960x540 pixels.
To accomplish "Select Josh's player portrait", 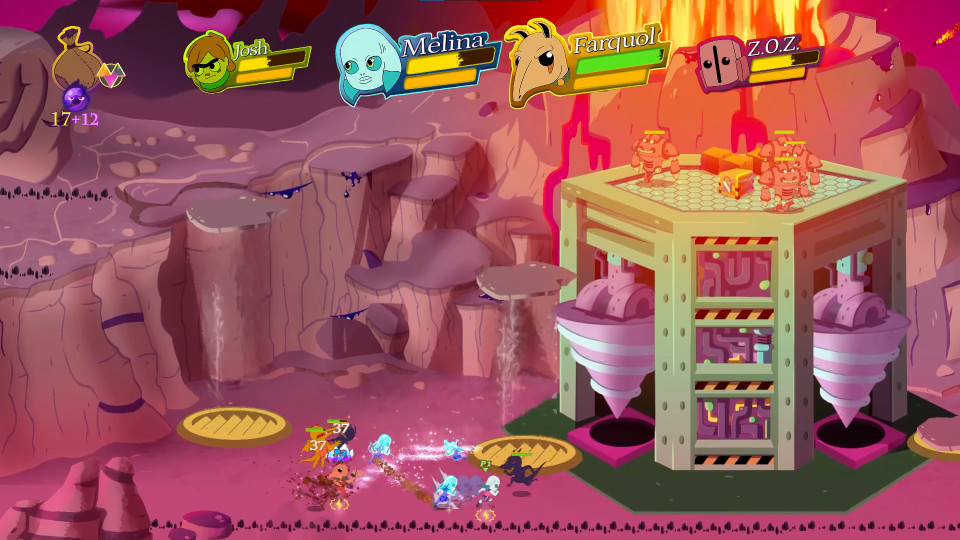I will click(207, 59).
